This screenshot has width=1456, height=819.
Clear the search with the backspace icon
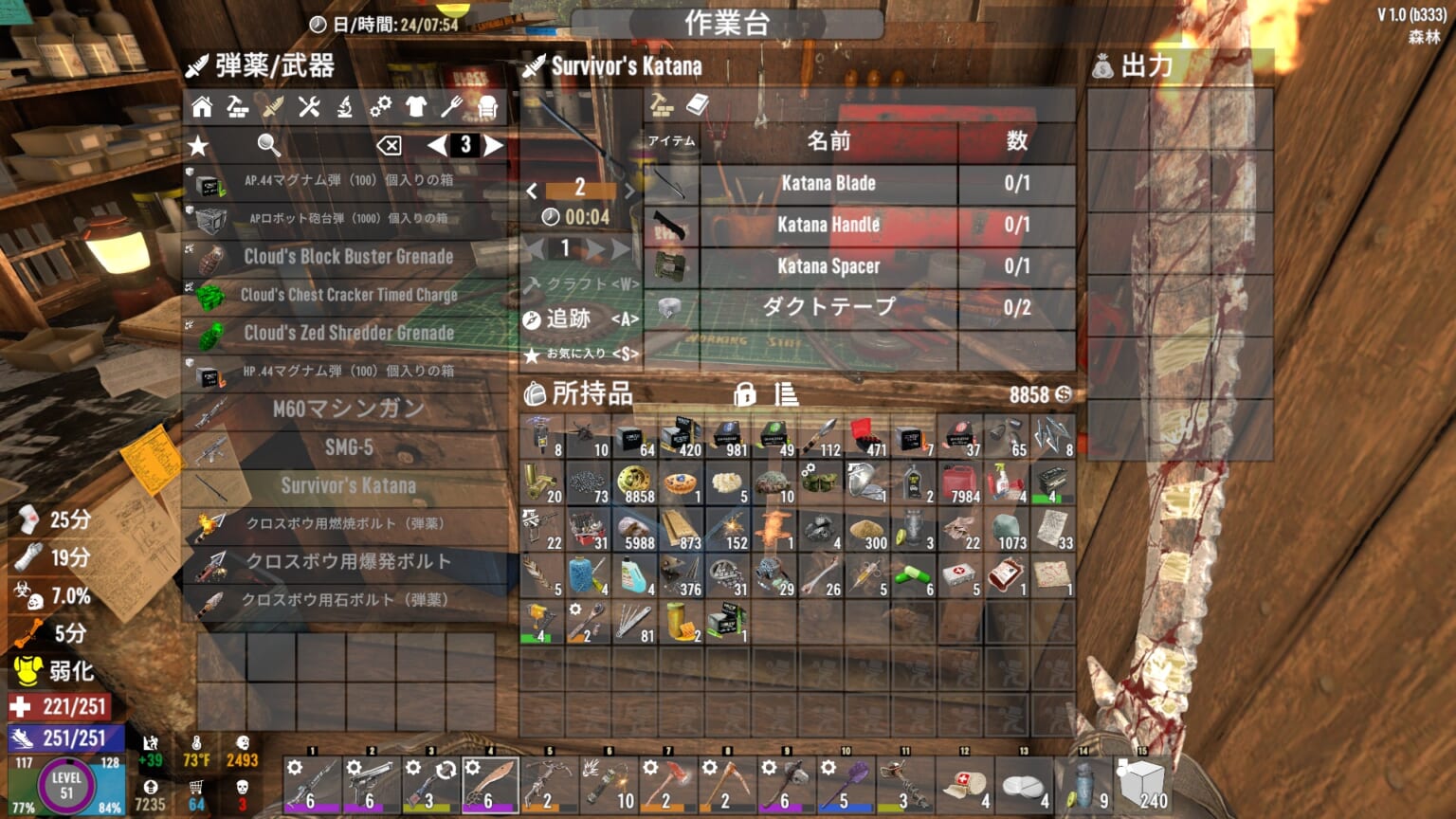pos(391,145)
